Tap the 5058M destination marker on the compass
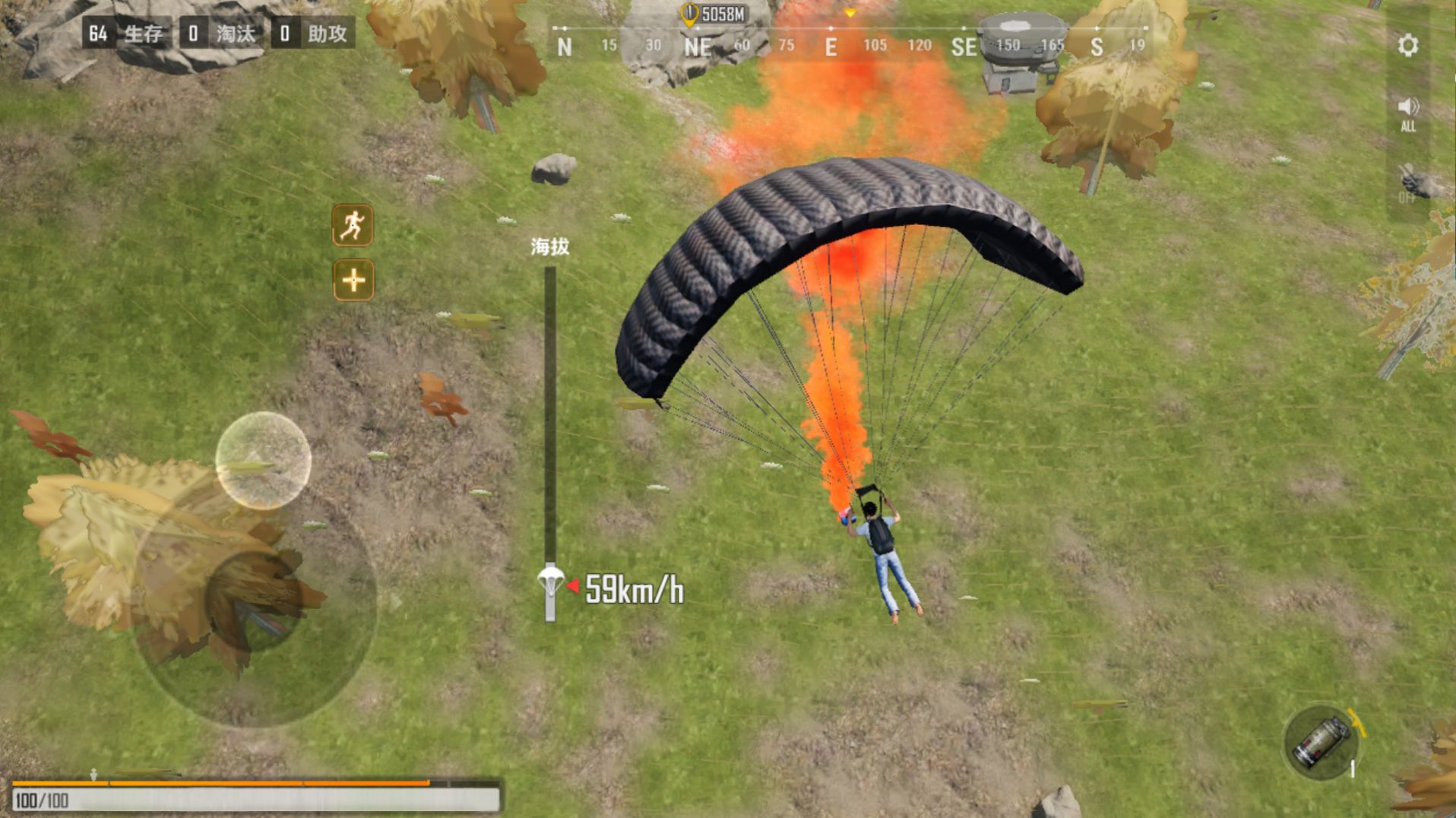This screenshot has height=818, width=1456. coord(713,13)
